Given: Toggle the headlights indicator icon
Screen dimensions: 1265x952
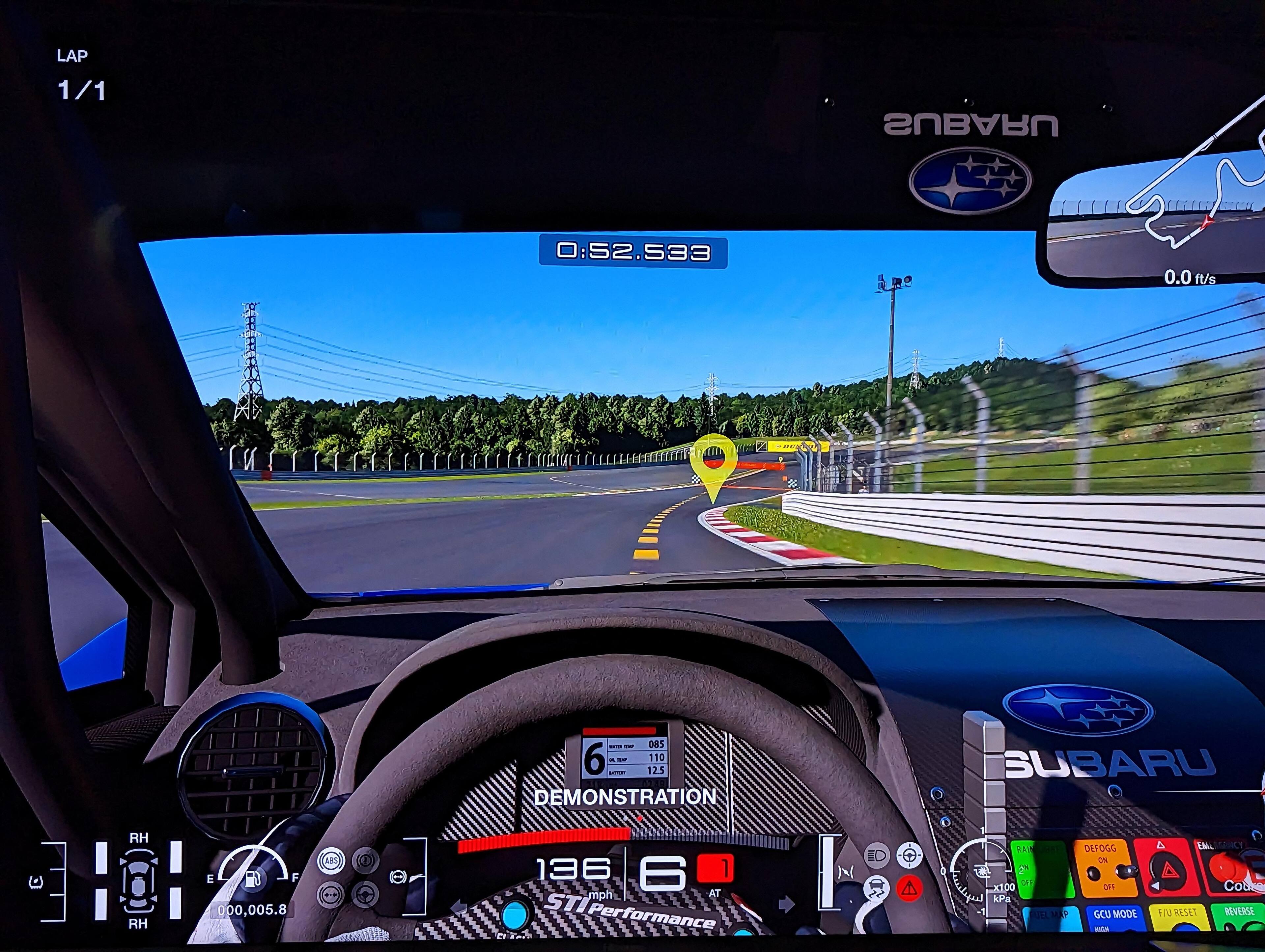Looking at the screenshot, I should [x=877, y=856].
